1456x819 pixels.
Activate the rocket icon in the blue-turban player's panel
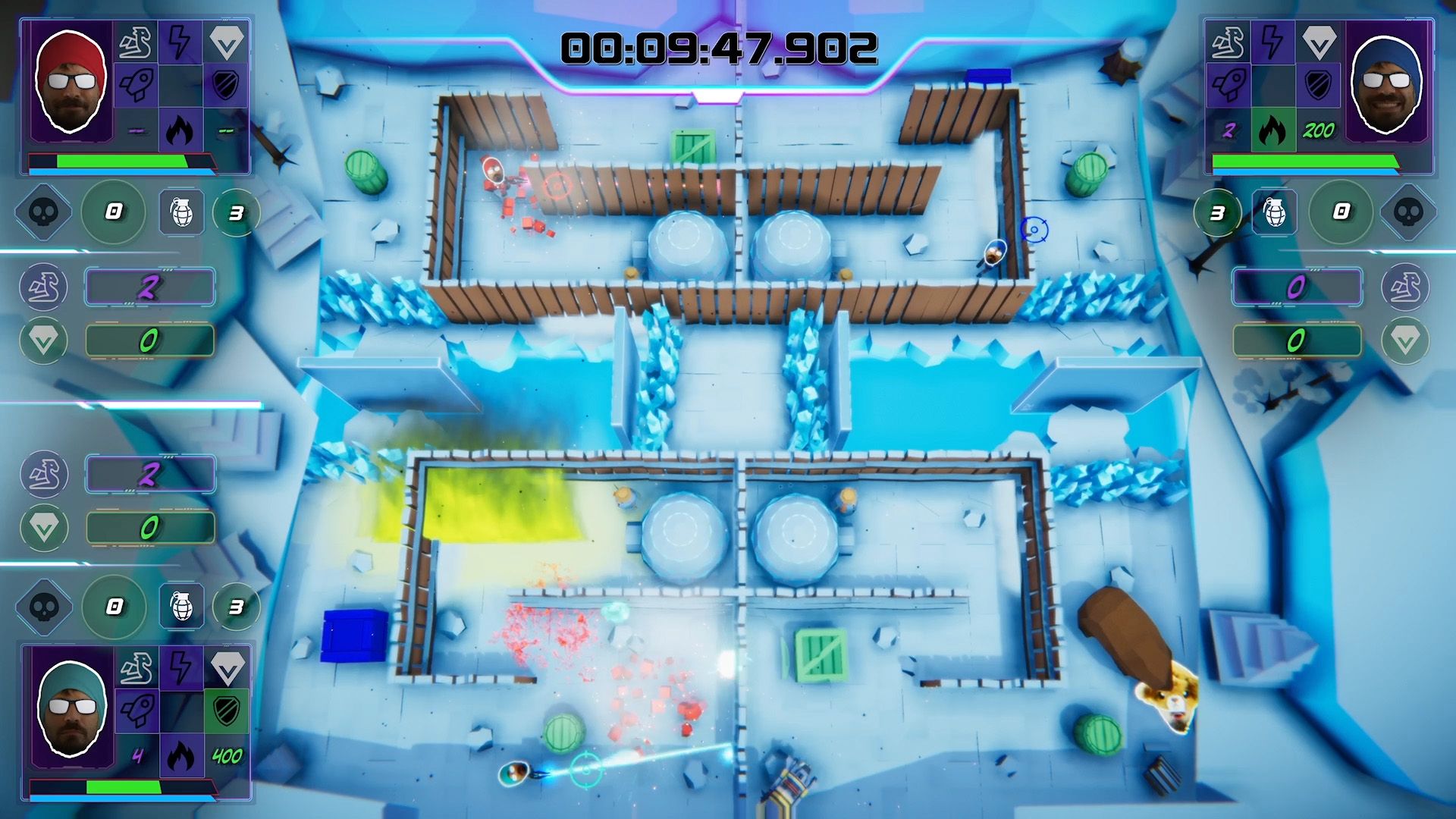pos(1228,85)
